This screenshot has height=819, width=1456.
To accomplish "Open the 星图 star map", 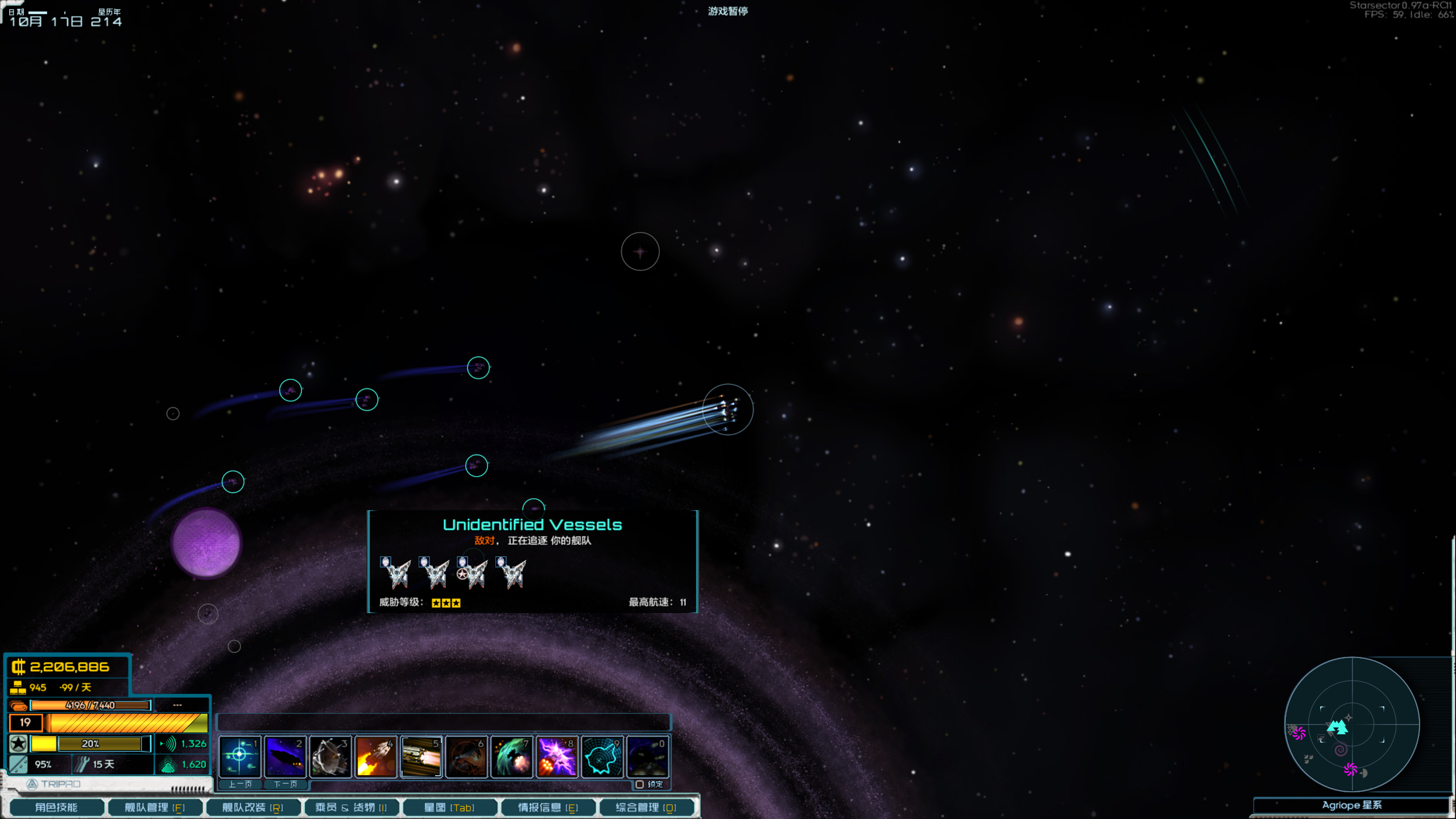I will 449,807.
